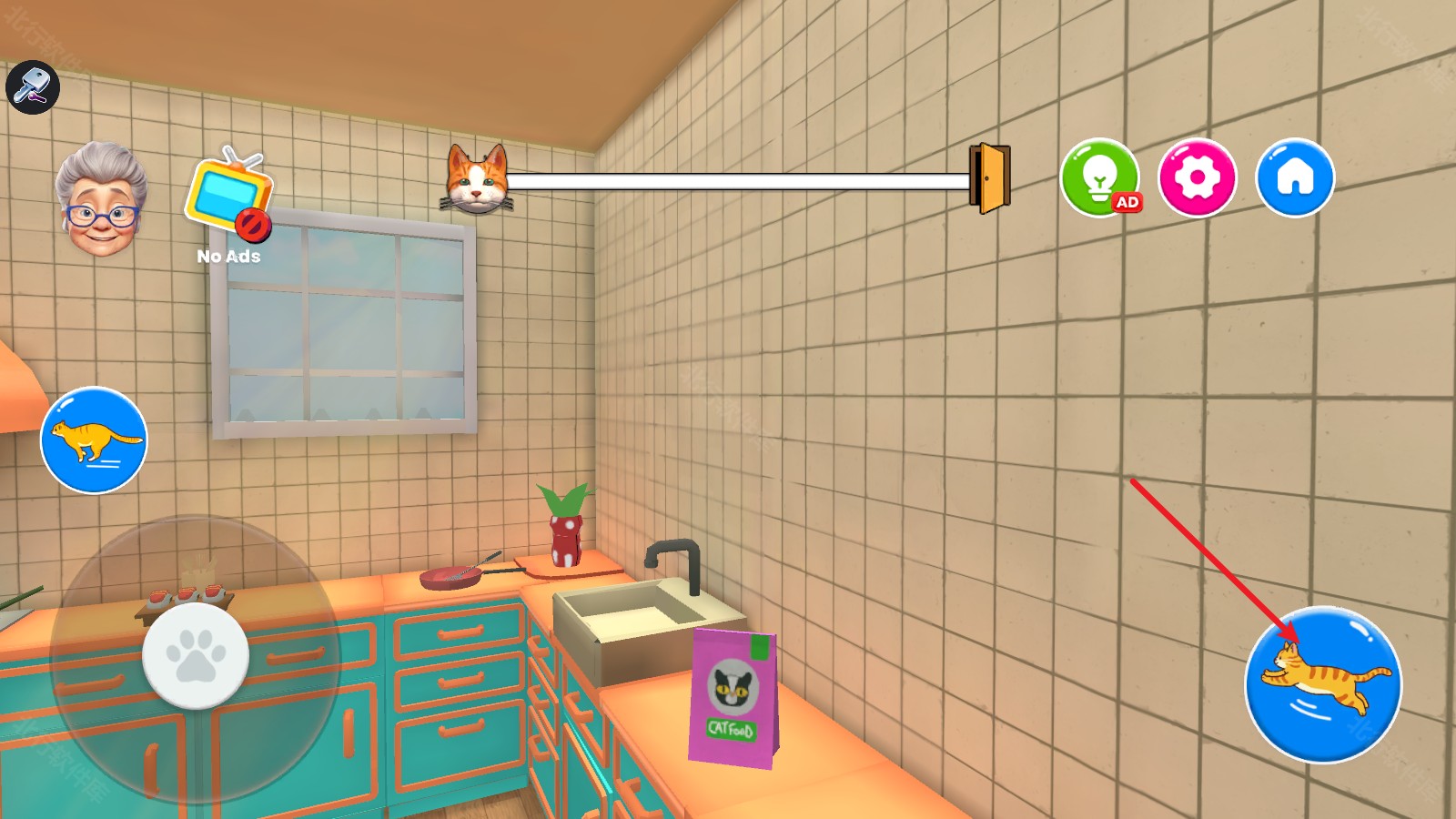Tap the green lightbulb hint button
This screenshot has height=819, width=1456.
(x=1100, y=177)
